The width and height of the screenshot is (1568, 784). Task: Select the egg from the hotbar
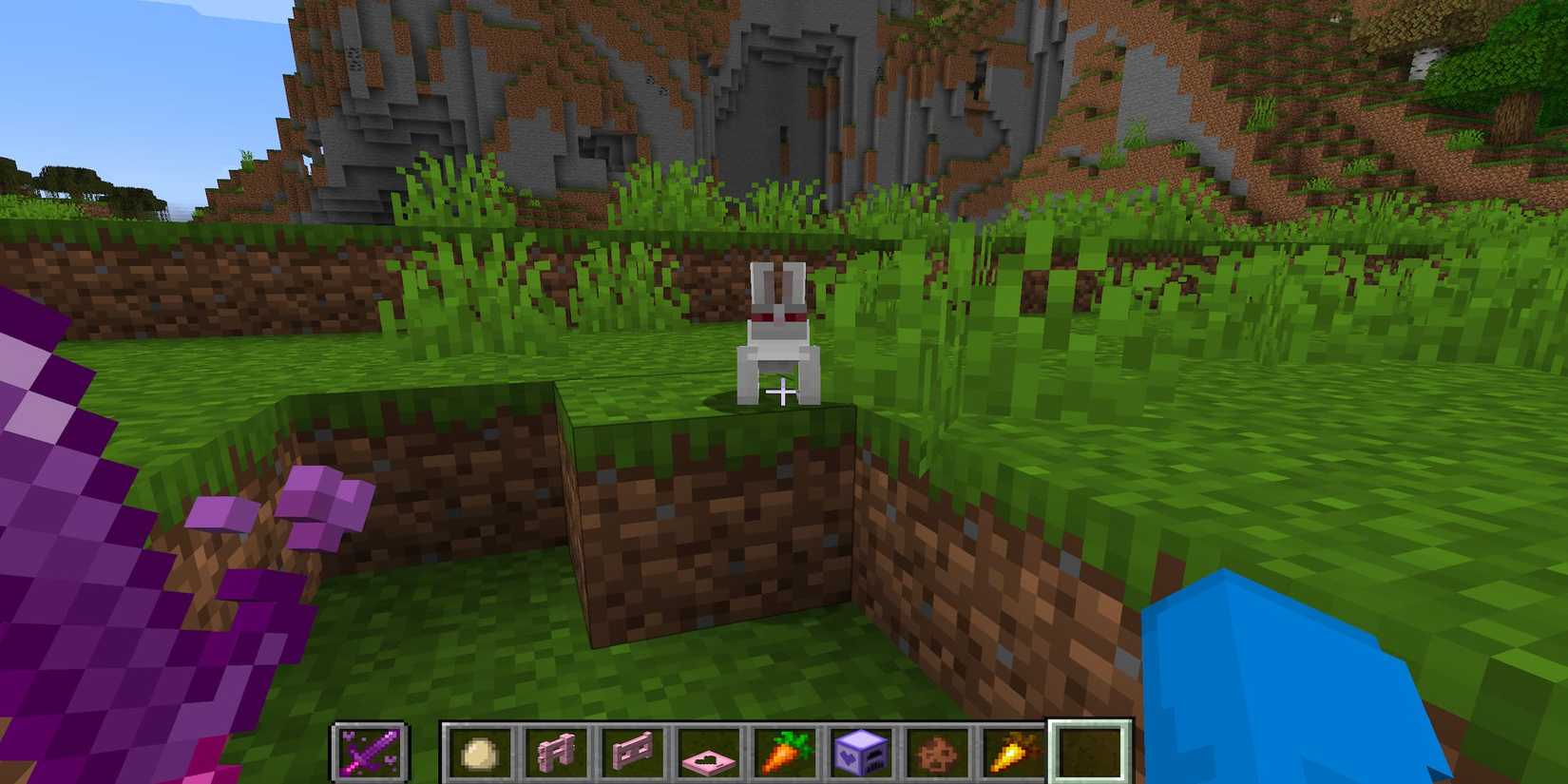click(x=478, y=749)
